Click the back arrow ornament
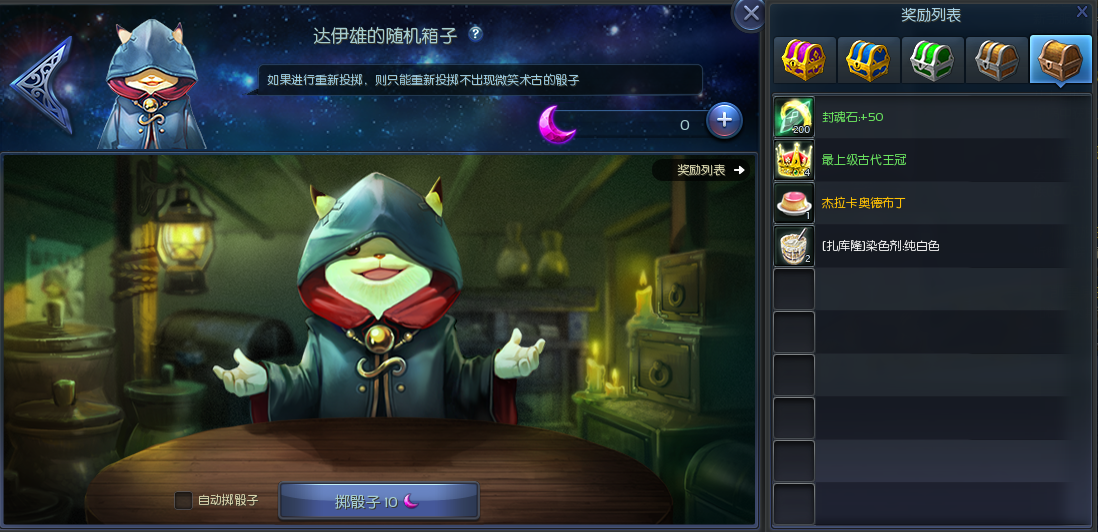 pos(44,85)
